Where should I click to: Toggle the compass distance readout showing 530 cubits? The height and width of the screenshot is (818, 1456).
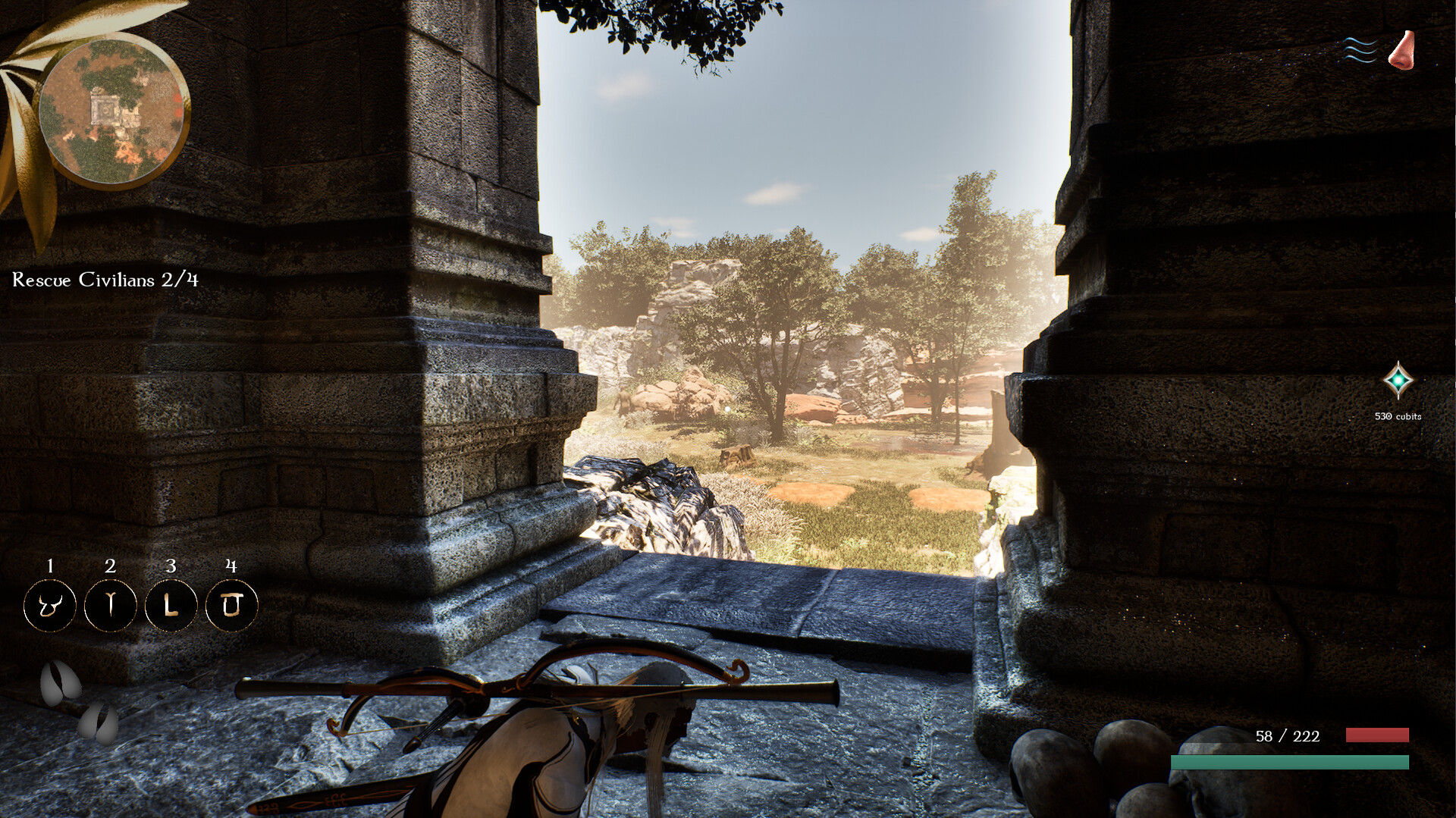[1399, 415]
